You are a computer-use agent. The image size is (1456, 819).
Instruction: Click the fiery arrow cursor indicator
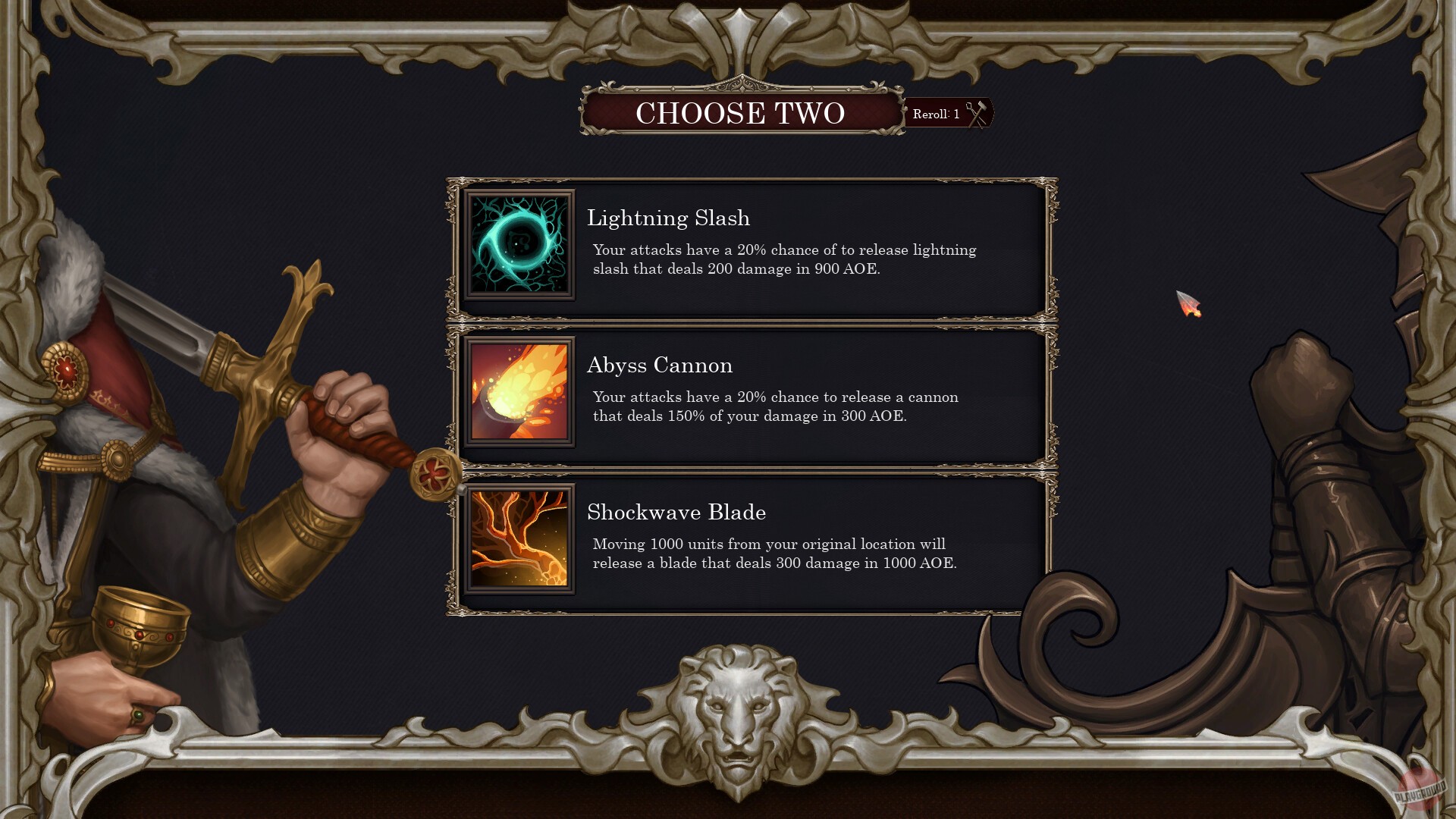coord(1188,302)
